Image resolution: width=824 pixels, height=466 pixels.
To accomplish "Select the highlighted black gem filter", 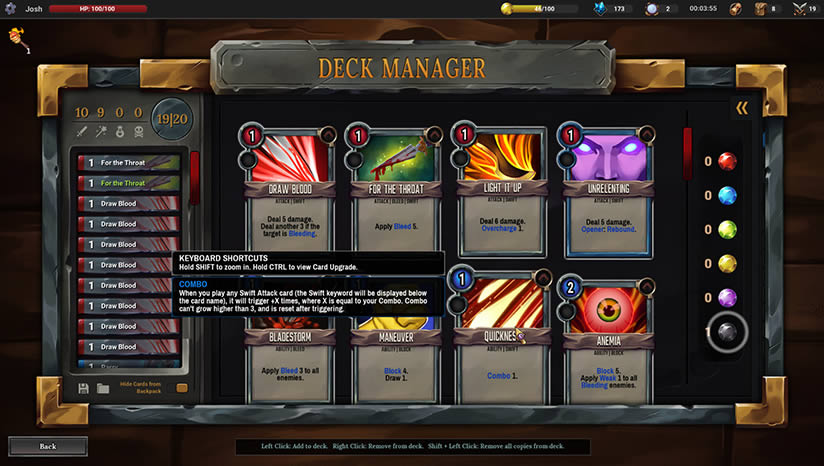I will 727,333.
